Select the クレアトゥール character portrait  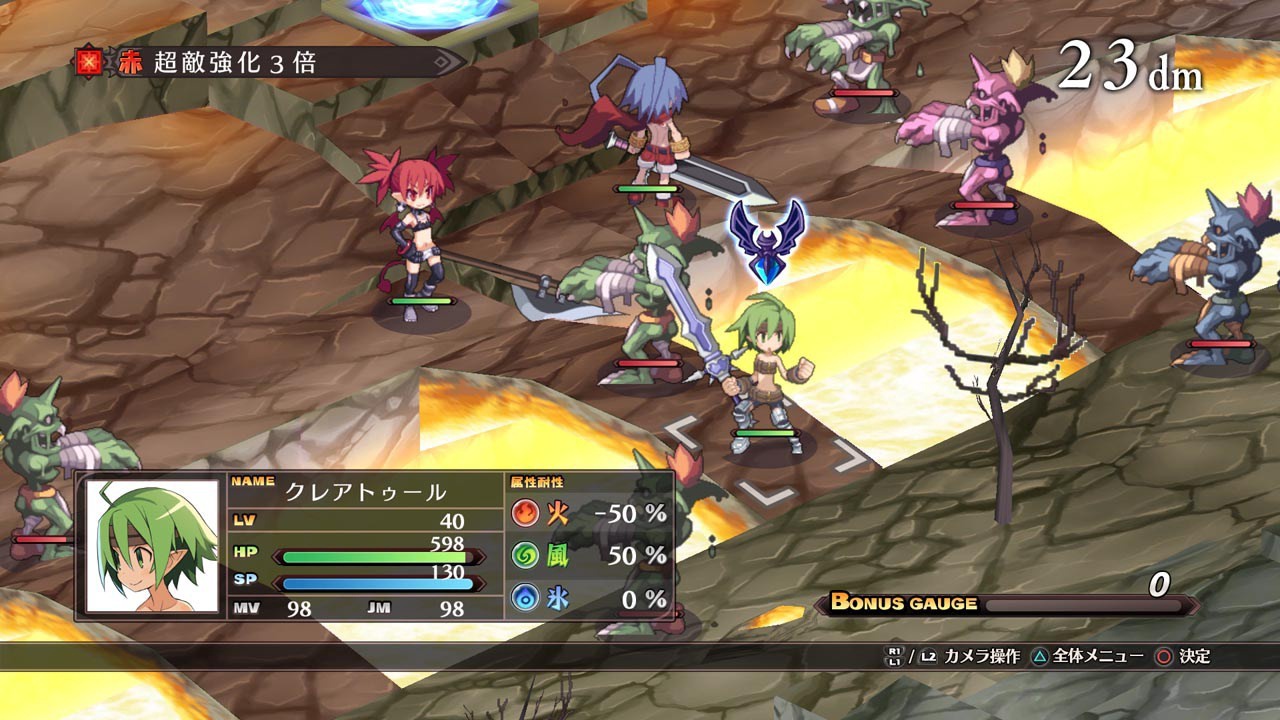point(152,546)
